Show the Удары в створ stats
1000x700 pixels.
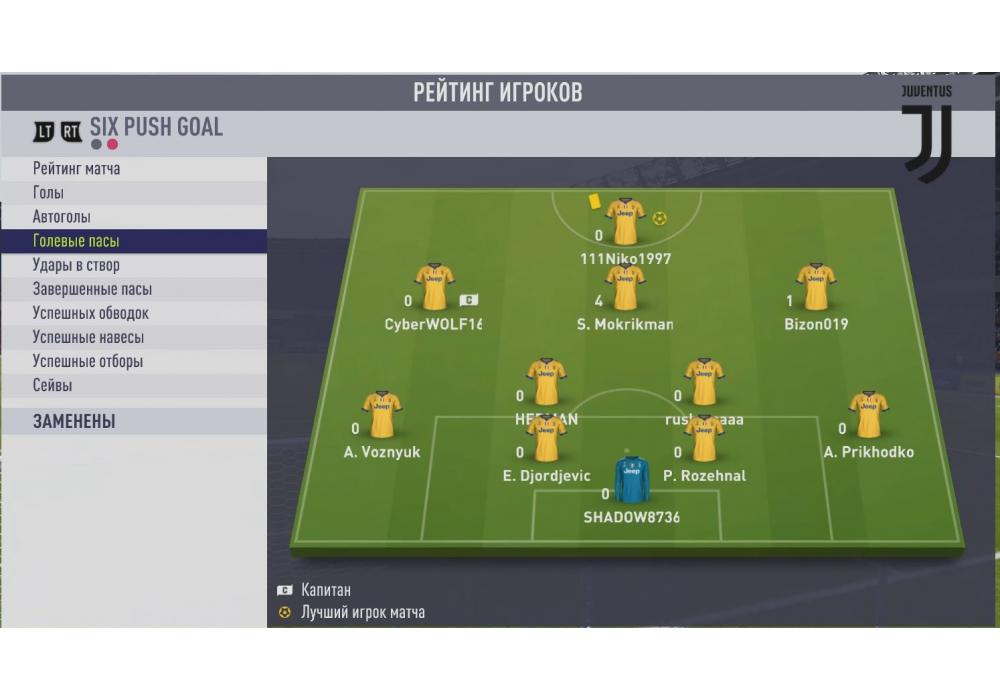(x=134, y=265)
